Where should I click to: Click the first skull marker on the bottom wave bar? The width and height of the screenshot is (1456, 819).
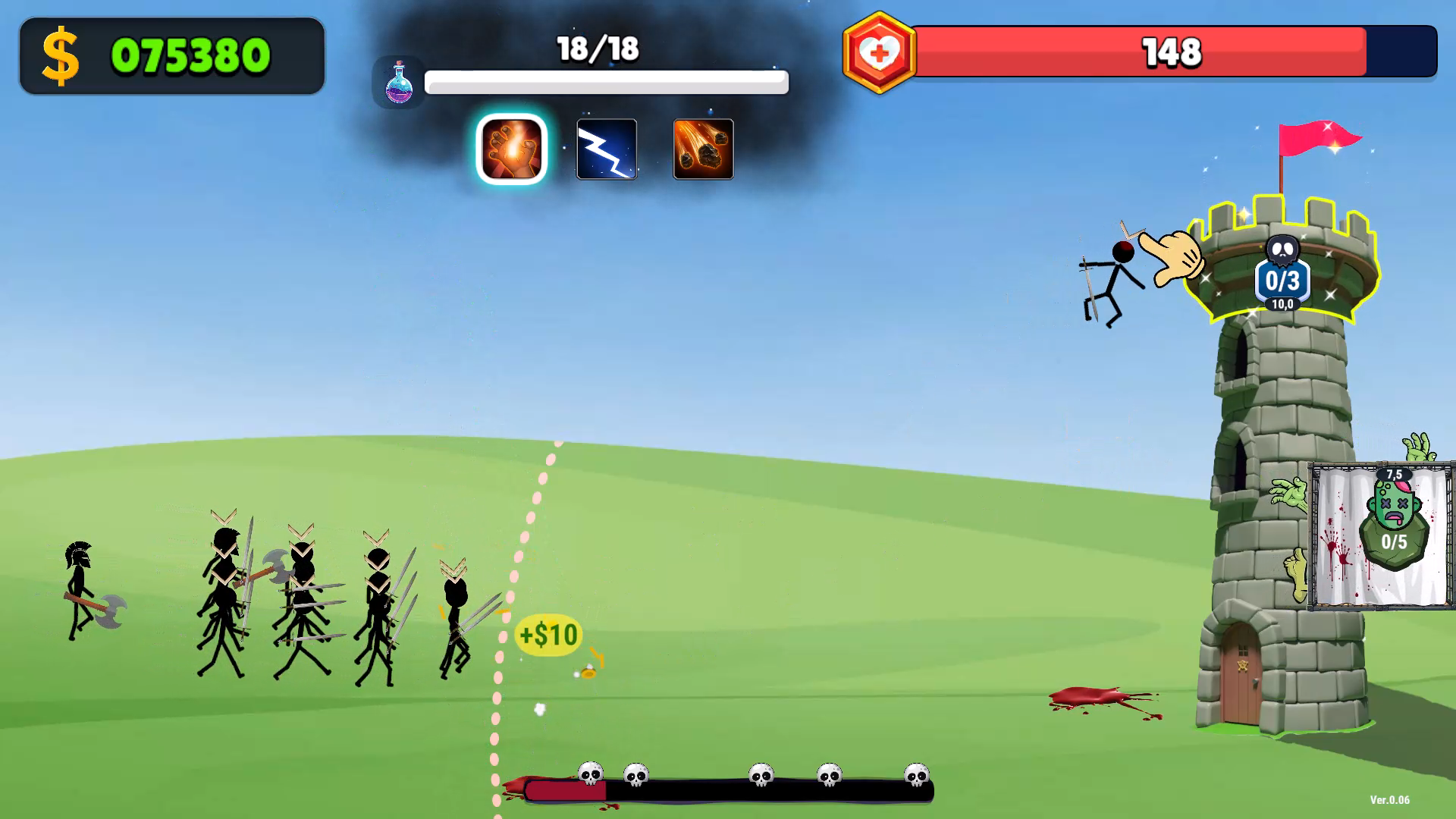(591, 775)
